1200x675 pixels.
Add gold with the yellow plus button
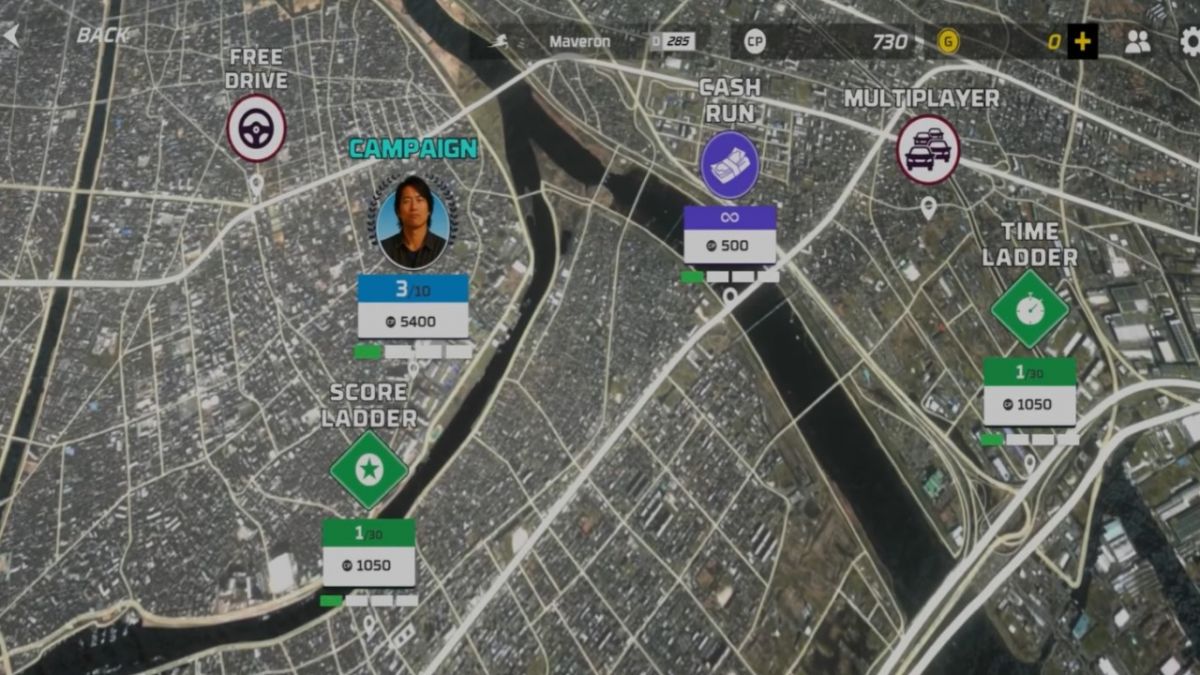pos(1082,42)
